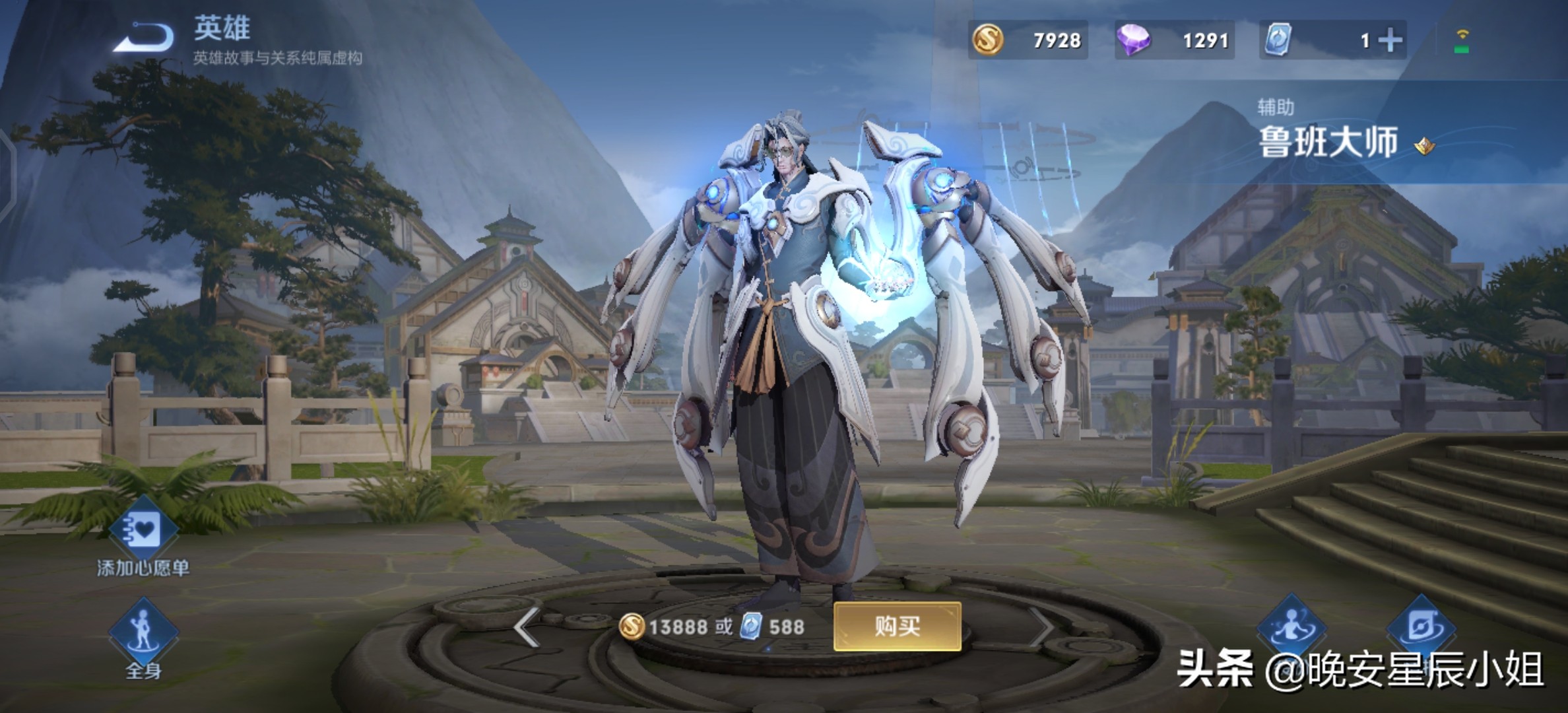The width and height of the screenshot is (1568, 713).
Task: Open the gold coin balance
Action: 1028,41
